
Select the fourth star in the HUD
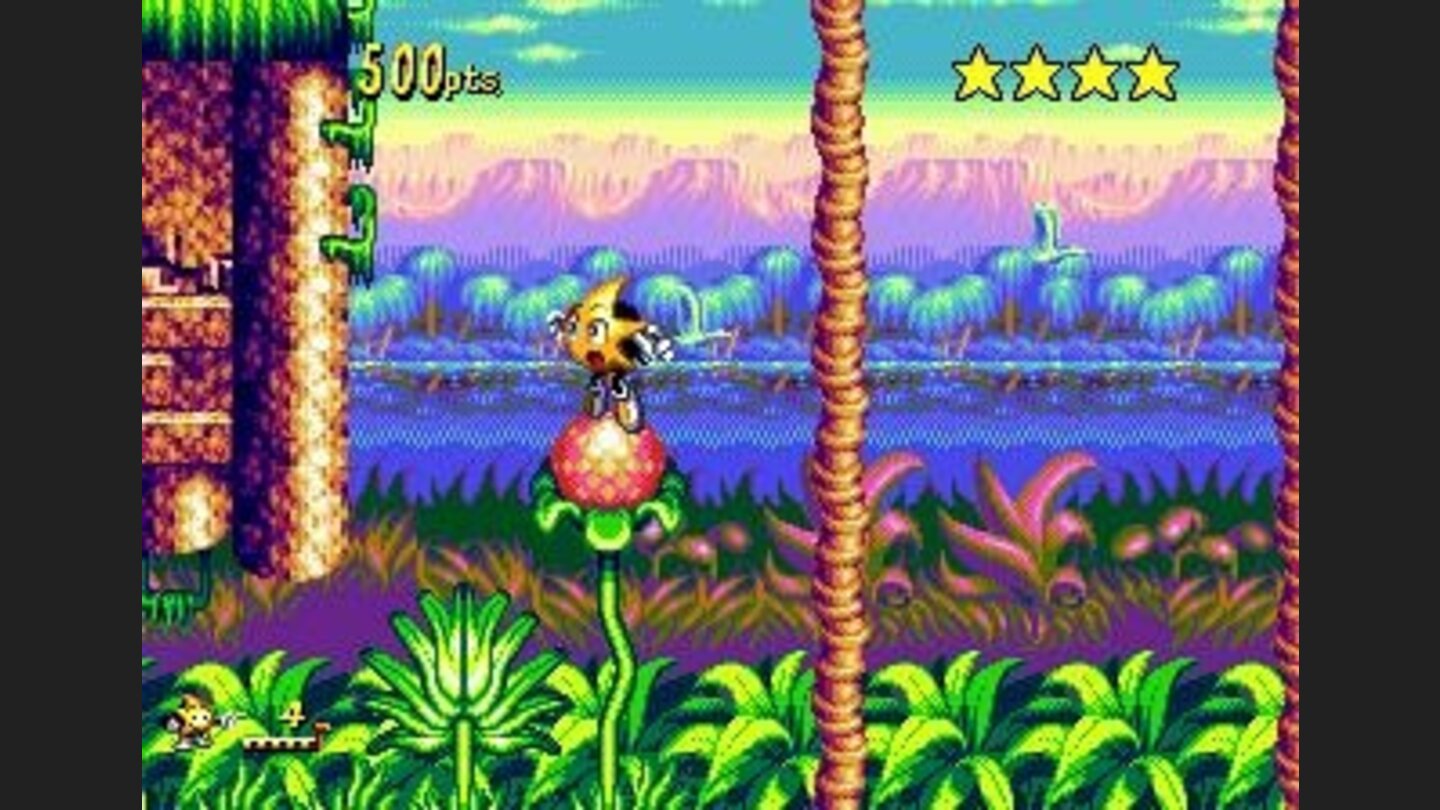pyautogui.click(x=1150, y=72)
